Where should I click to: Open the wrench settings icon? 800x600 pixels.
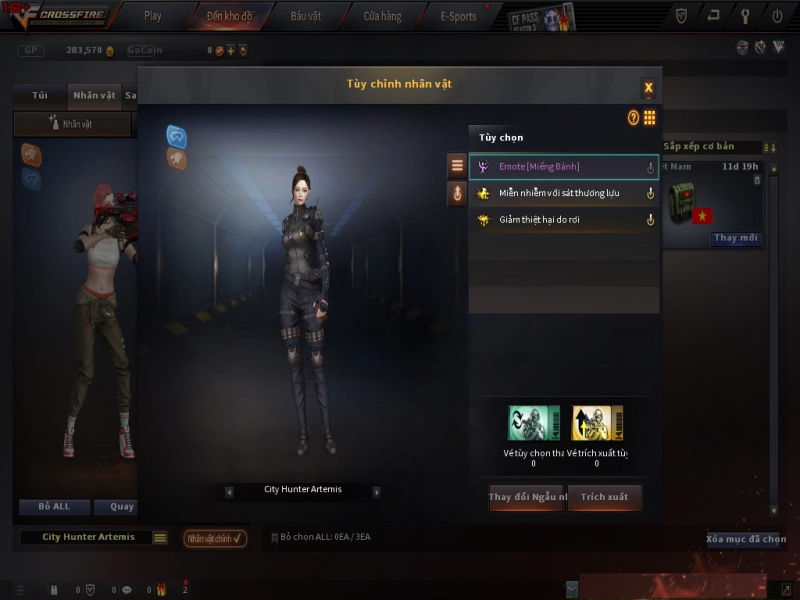745,16
